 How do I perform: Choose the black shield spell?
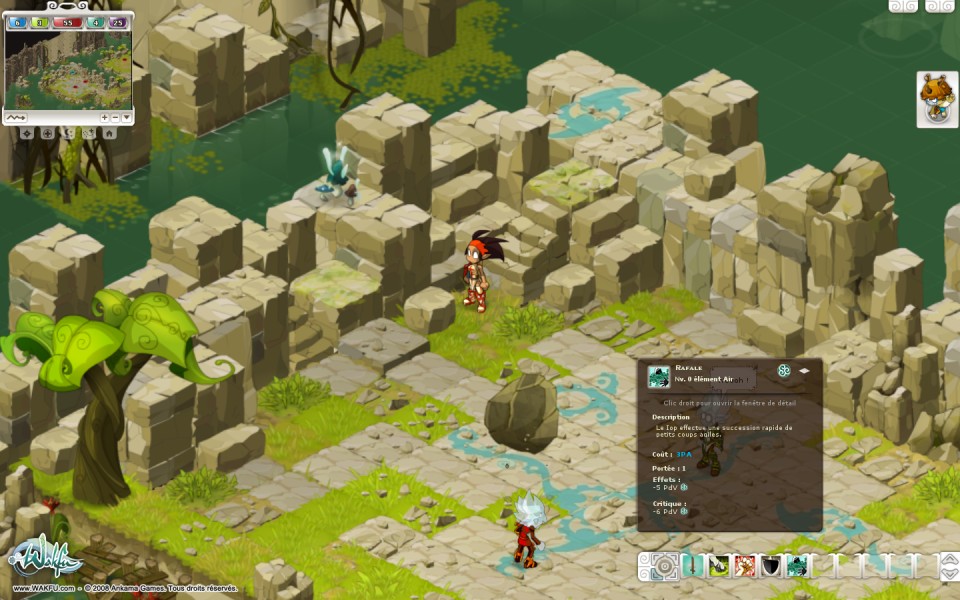(x=771, y=567)
